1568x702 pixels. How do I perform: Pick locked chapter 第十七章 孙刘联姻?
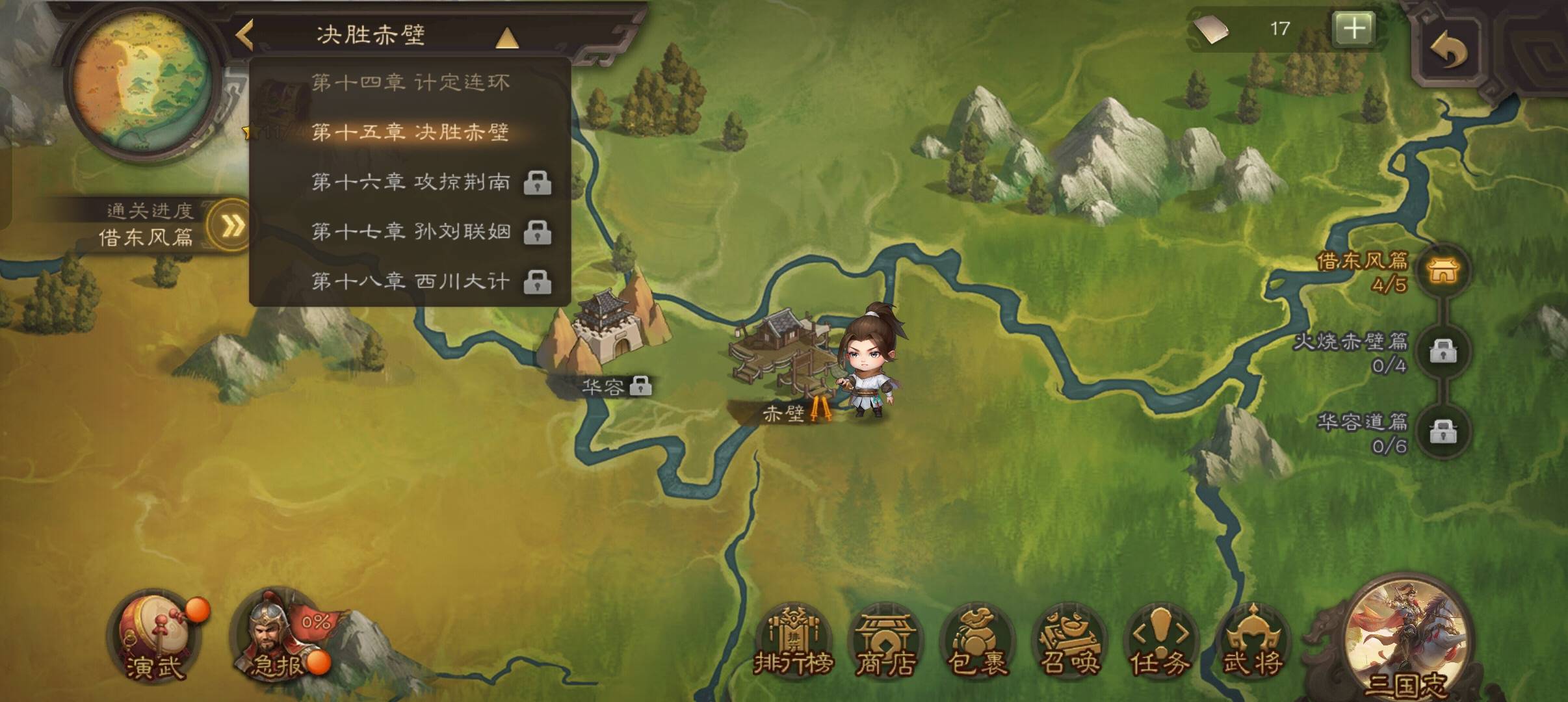[x=410, y=232]
